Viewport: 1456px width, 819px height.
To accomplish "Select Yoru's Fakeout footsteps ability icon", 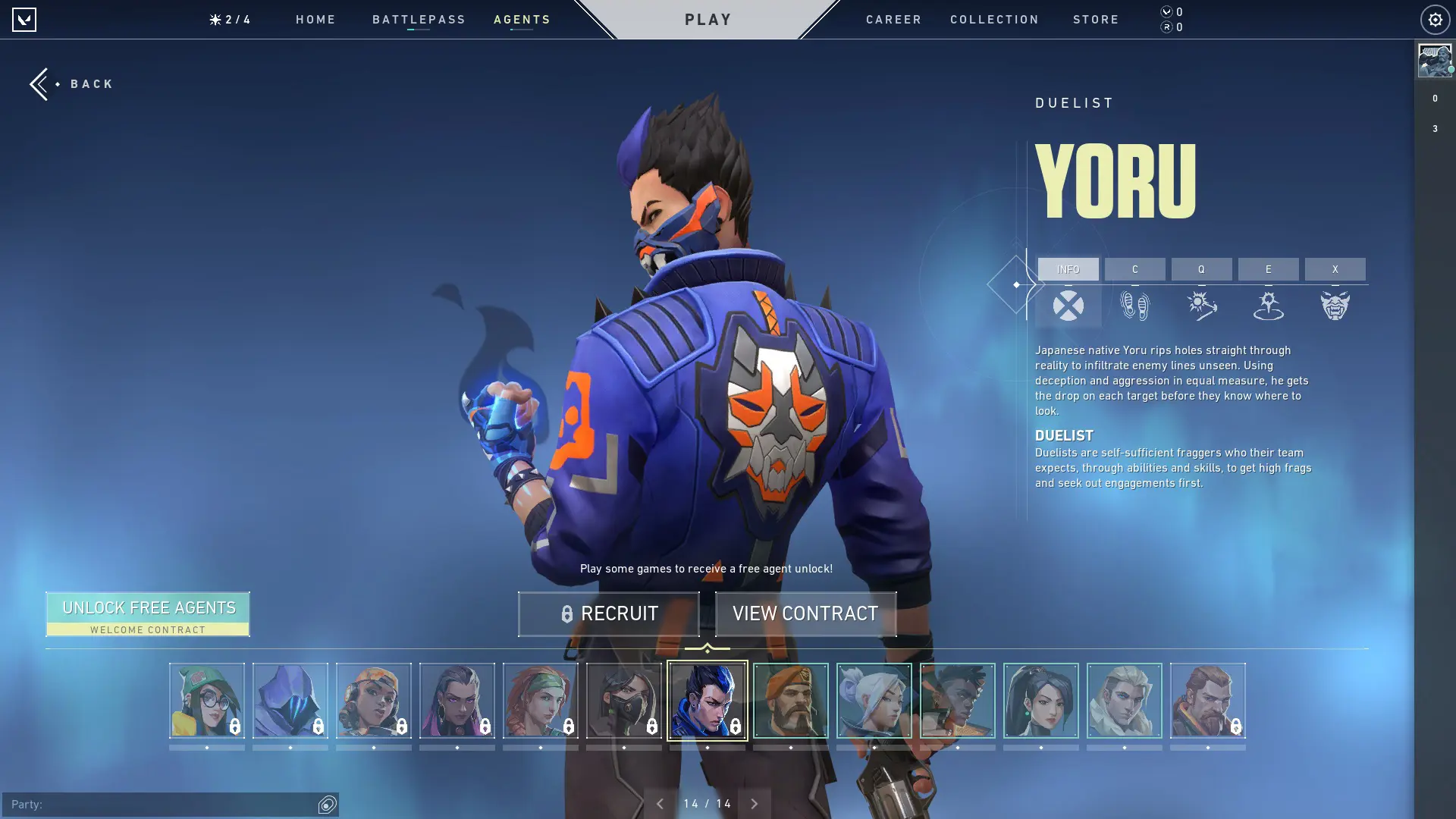I will [x=1135, y=305].
